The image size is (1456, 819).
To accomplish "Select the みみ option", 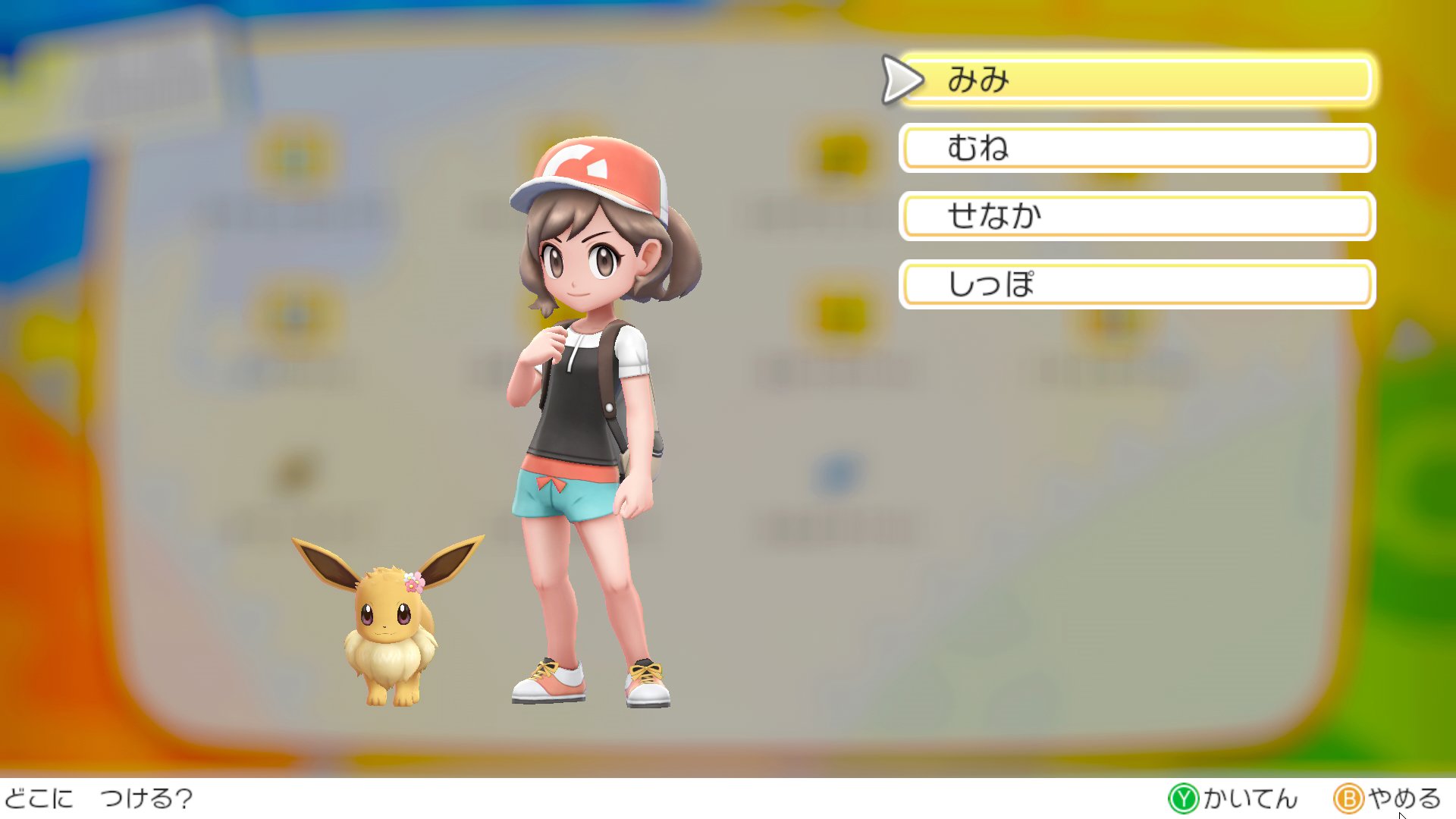I will [x=1136, y=80].
